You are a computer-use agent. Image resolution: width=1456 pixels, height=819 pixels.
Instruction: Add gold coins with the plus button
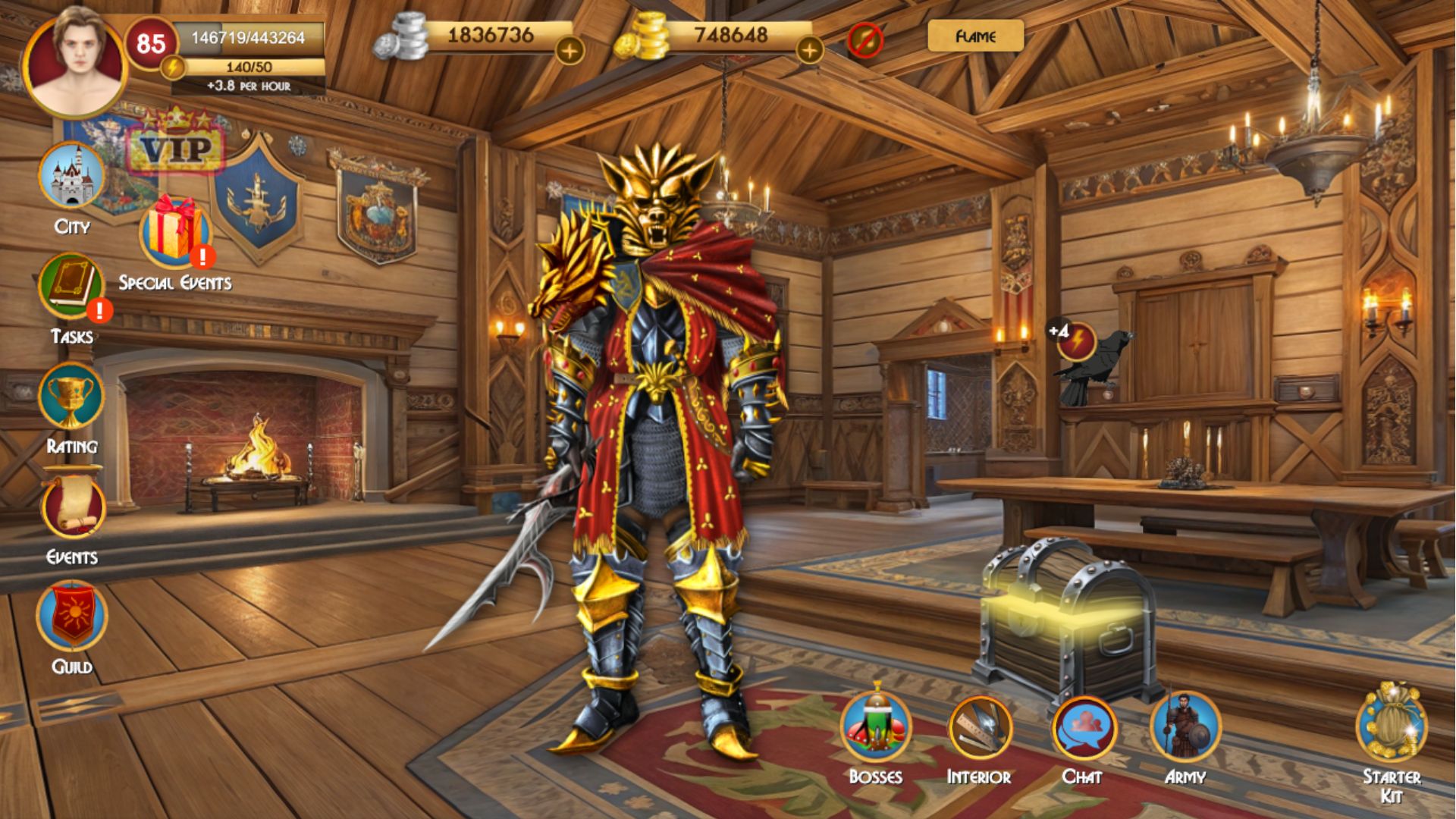[809, 51]
